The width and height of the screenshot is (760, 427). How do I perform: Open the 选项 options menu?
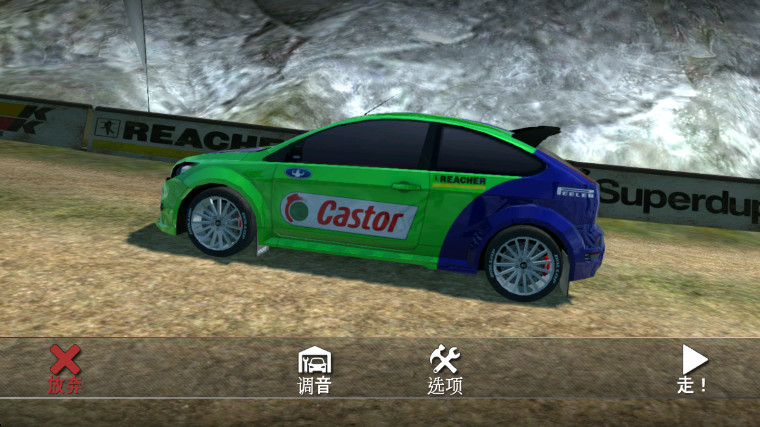(444, 368)
